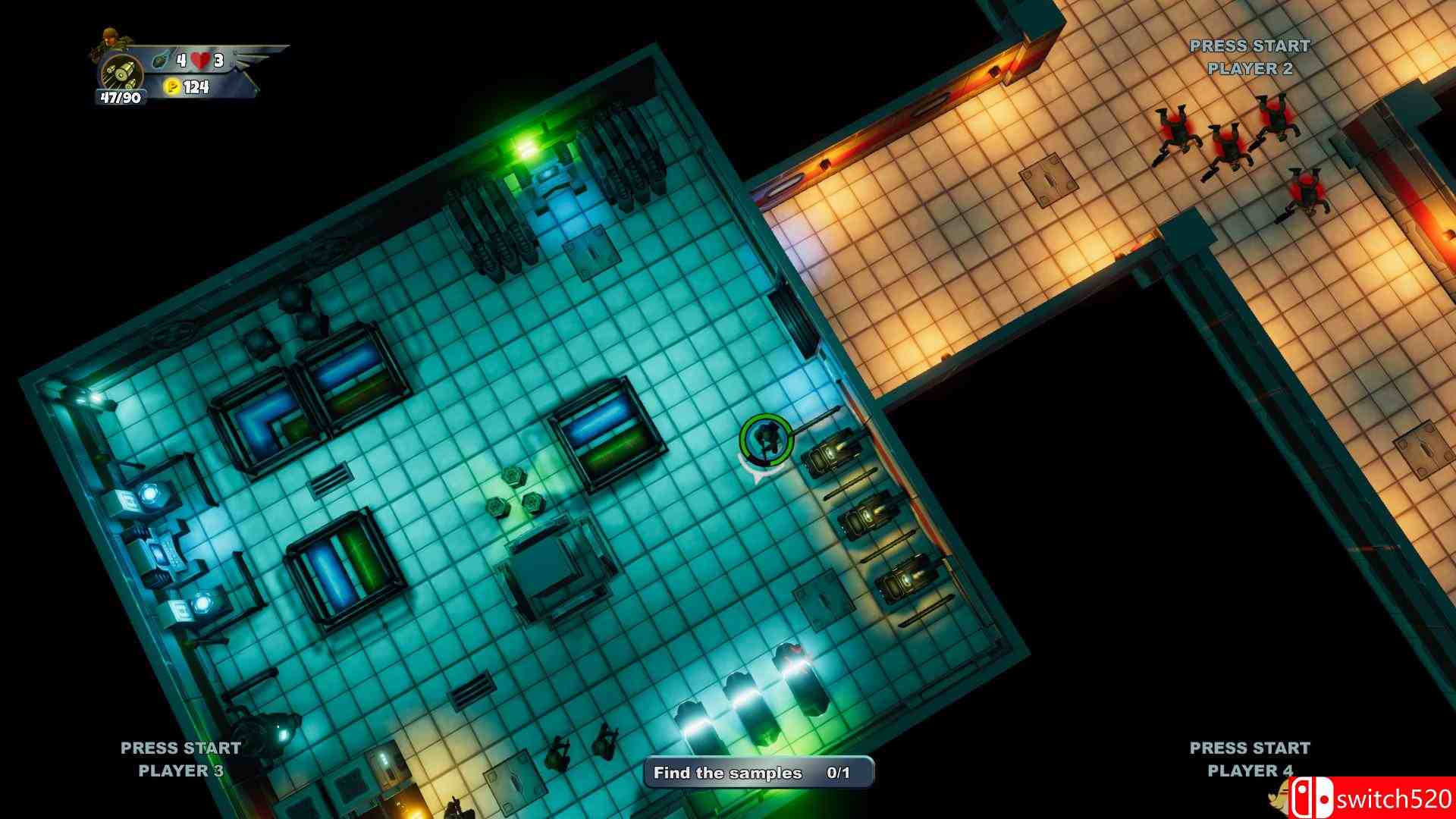
Task: Click the yellow coin icon showing 124
Action: click(x=174, y=87)
